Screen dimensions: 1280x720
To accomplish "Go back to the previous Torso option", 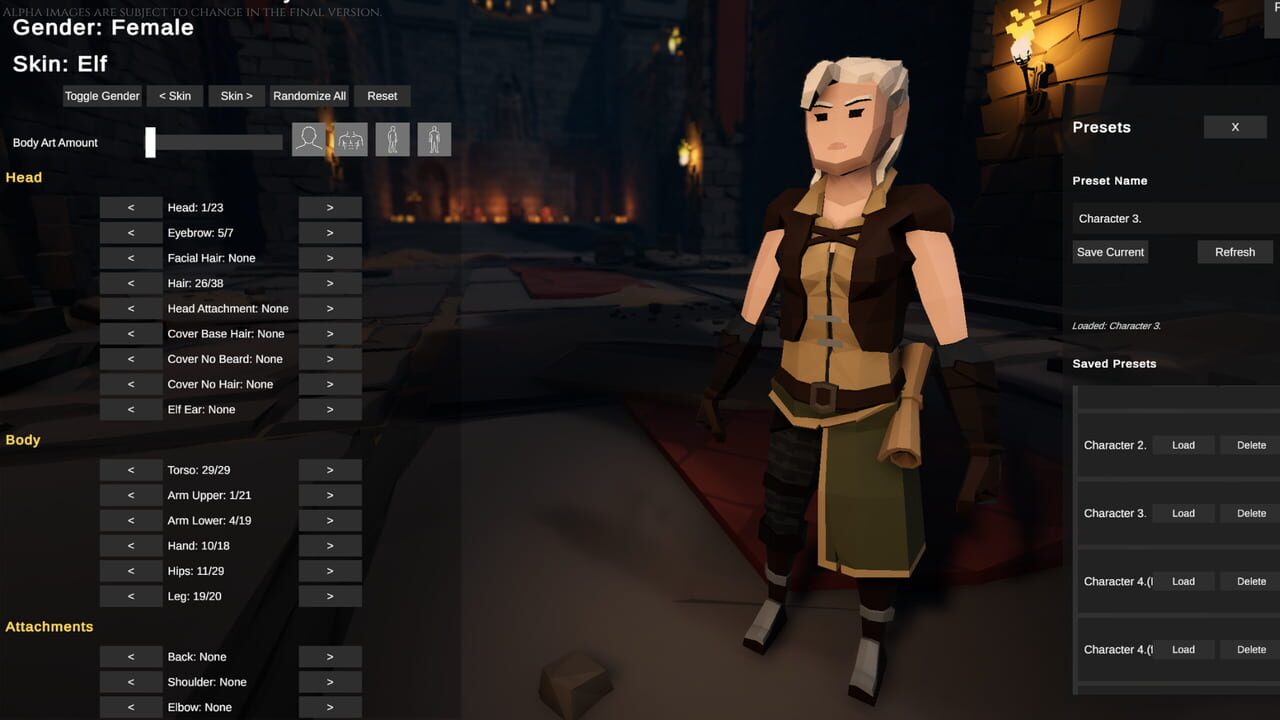I will pos(130,470).
